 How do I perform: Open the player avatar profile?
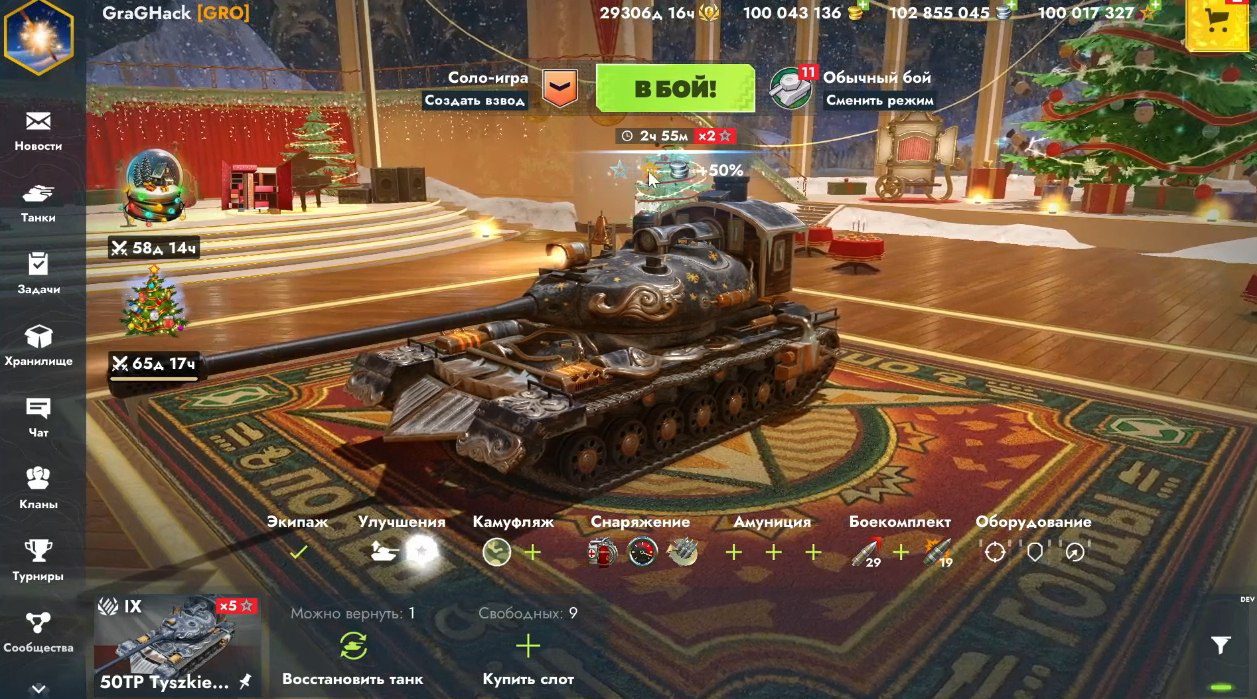pyautogui.click(x=38, y=35)
